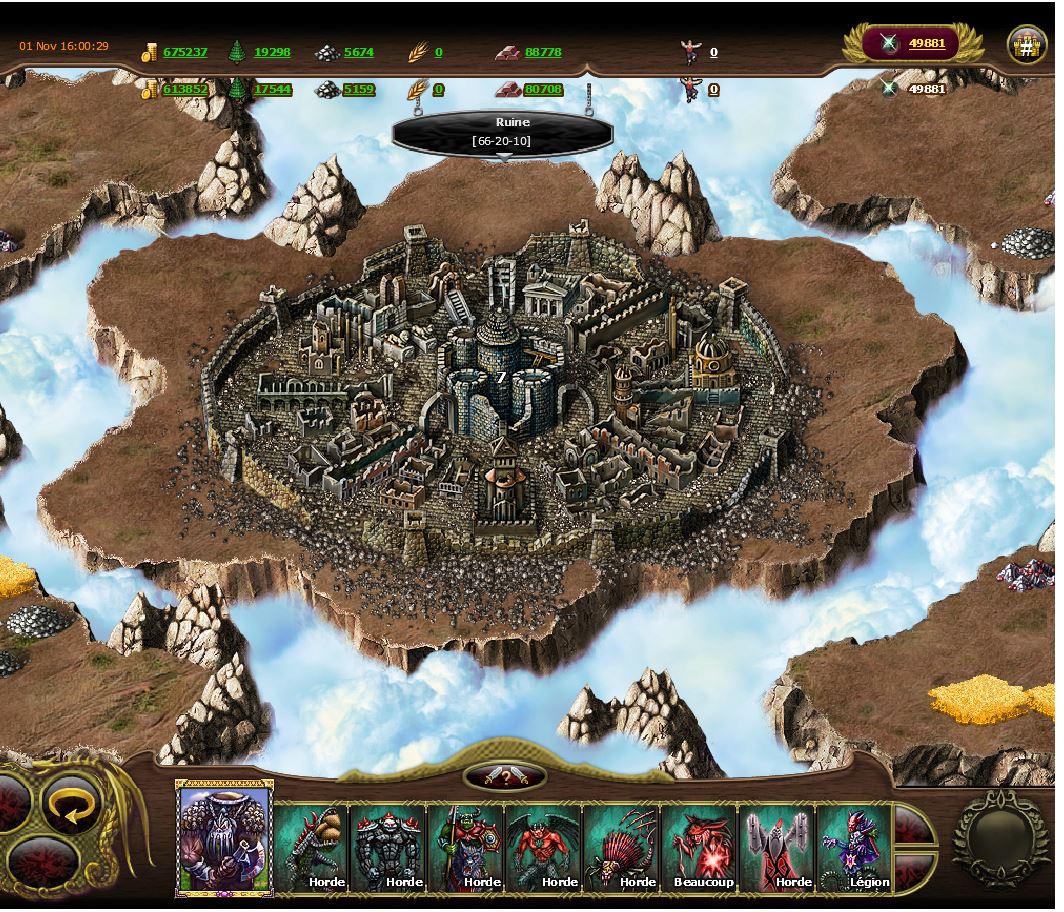Click the gold amount 675237 link
This screenshot has width=1064, height=912.
coord(185,52)
